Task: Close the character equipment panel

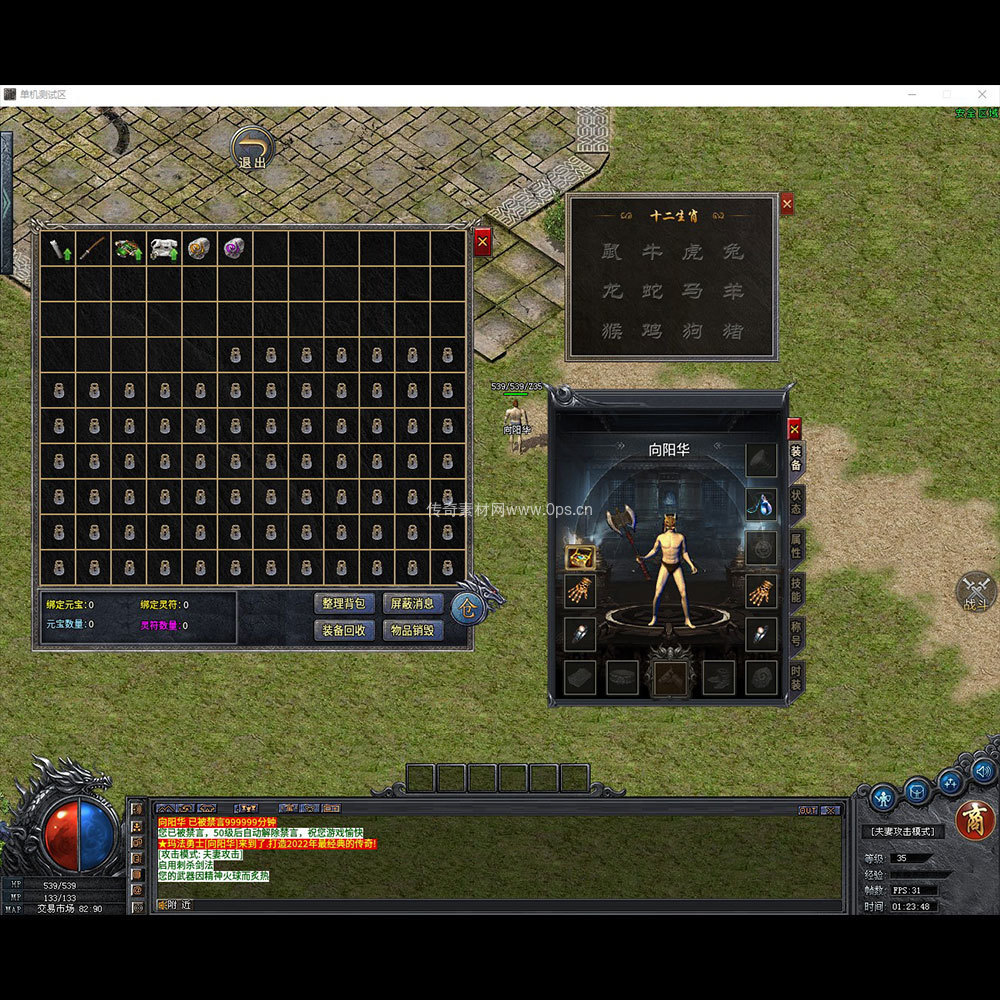Action: click(794, 429)
